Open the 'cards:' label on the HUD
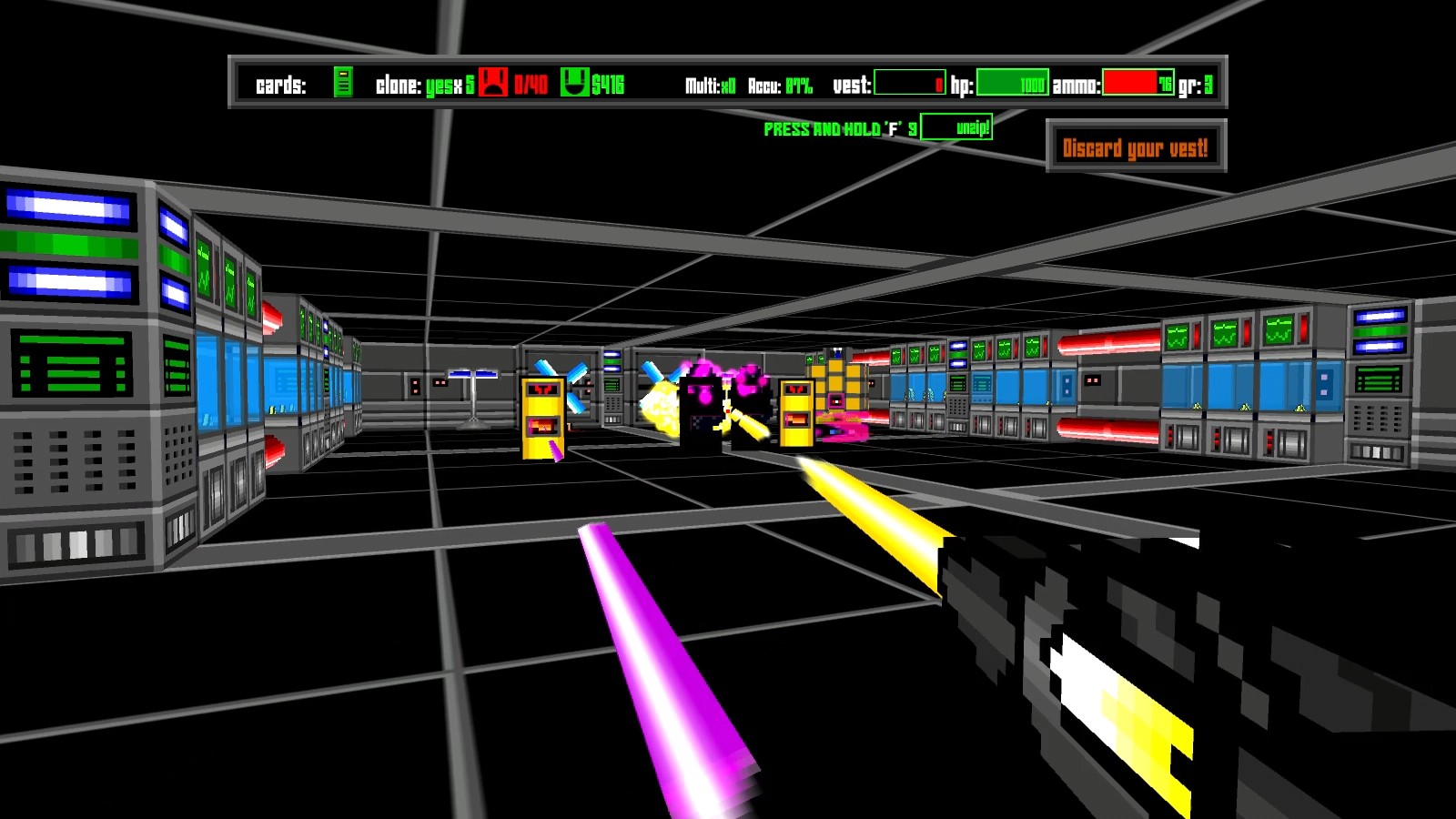The width and height of the screenshot is (1456, 819). coord(283,83)
